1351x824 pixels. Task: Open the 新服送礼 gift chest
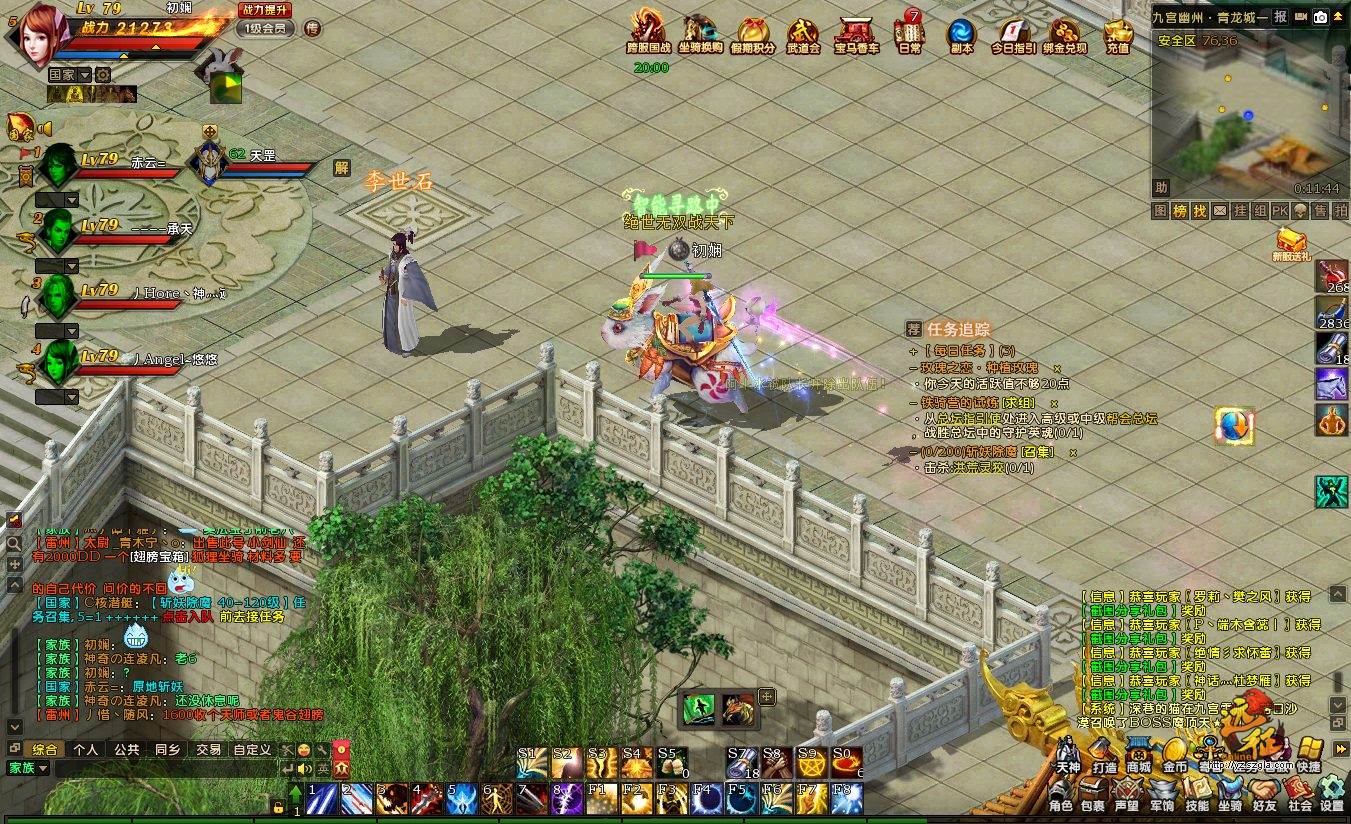pyautogui.click(x=1291, y=243)
